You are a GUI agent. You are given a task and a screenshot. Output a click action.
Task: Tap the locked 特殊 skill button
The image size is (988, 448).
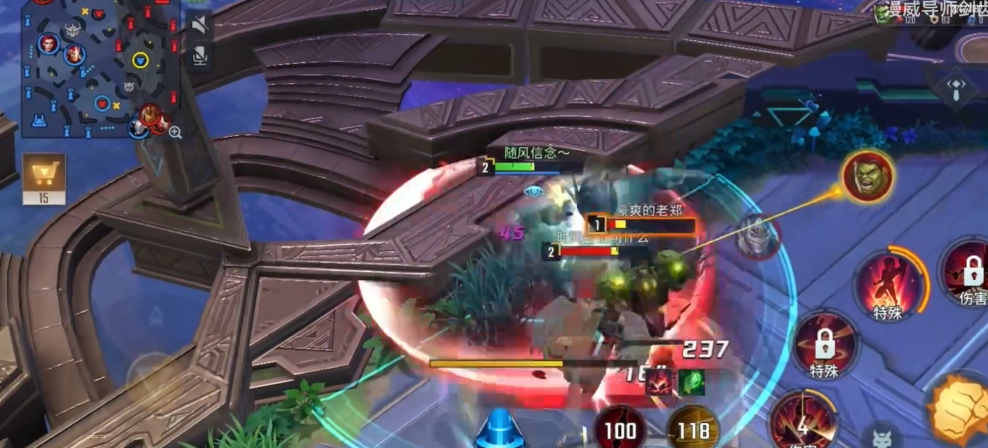(824, 345)
